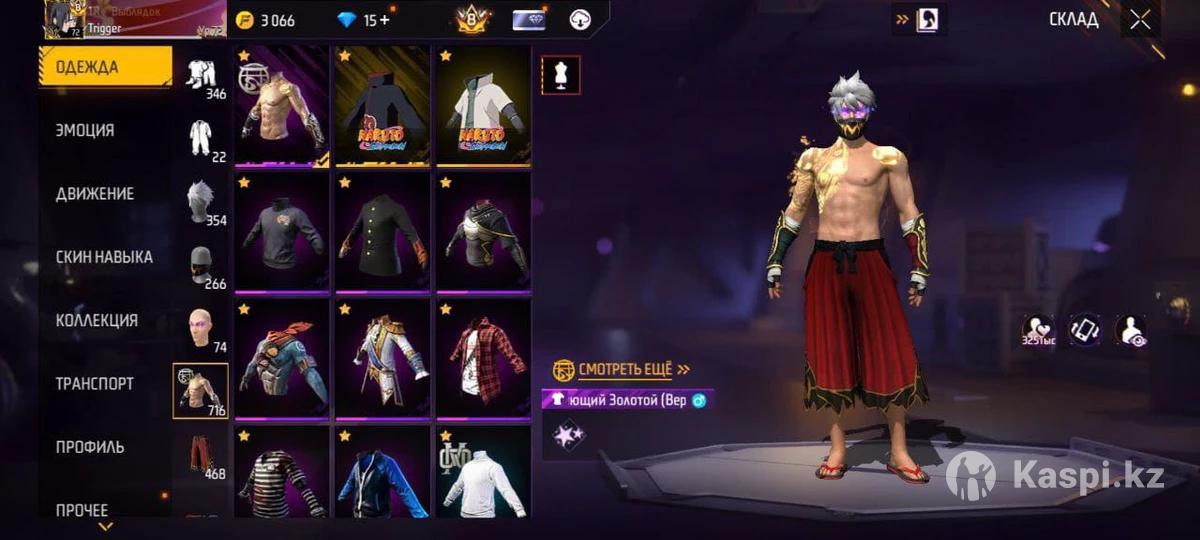Close the Склад vault screen
Image resolution: width=1200 pixels, height=540 pixels.
(1139, 20)
